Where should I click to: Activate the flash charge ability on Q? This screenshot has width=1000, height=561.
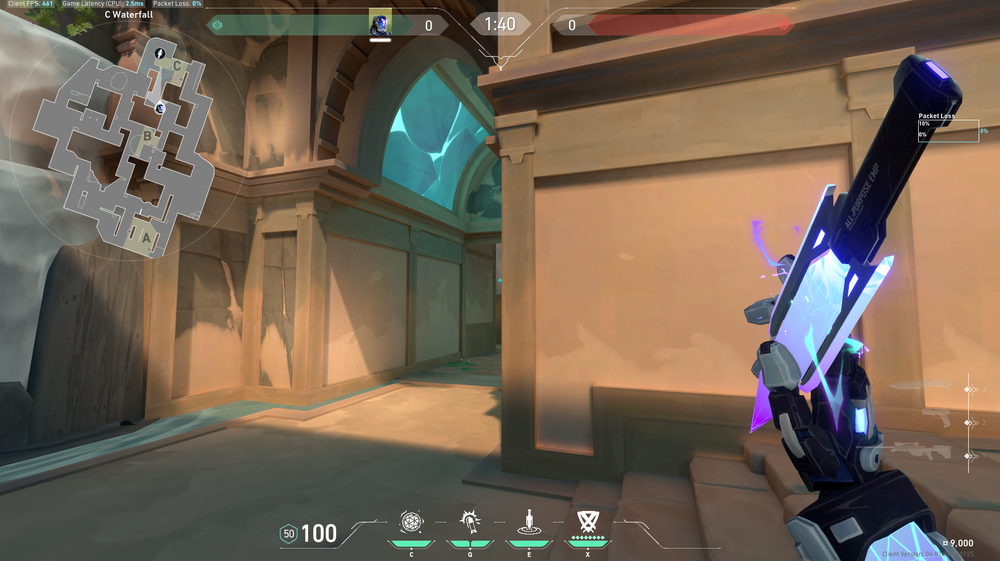point(469,521)
